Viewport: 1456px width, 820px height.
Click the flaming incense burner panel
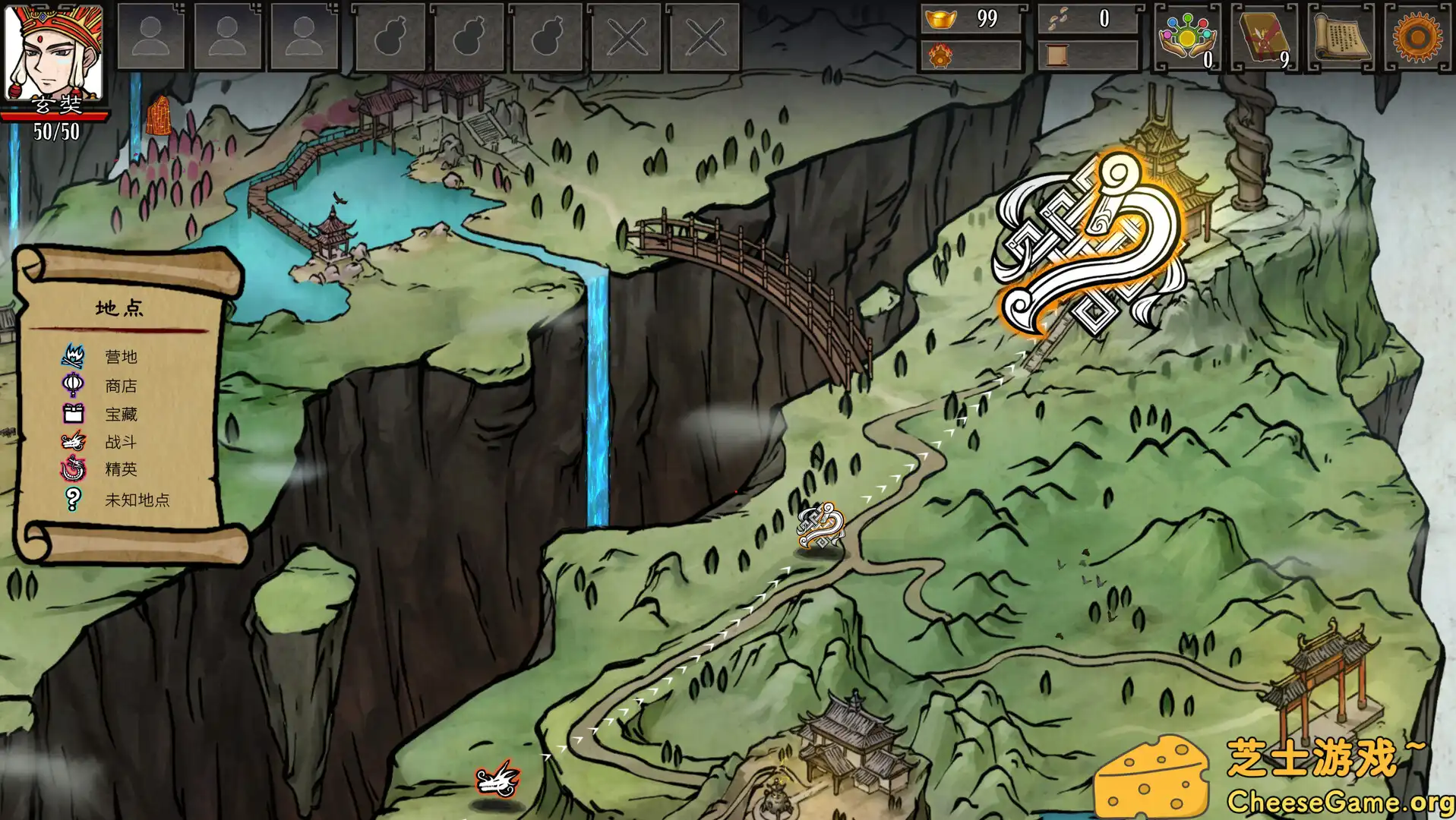pos(971,55)
